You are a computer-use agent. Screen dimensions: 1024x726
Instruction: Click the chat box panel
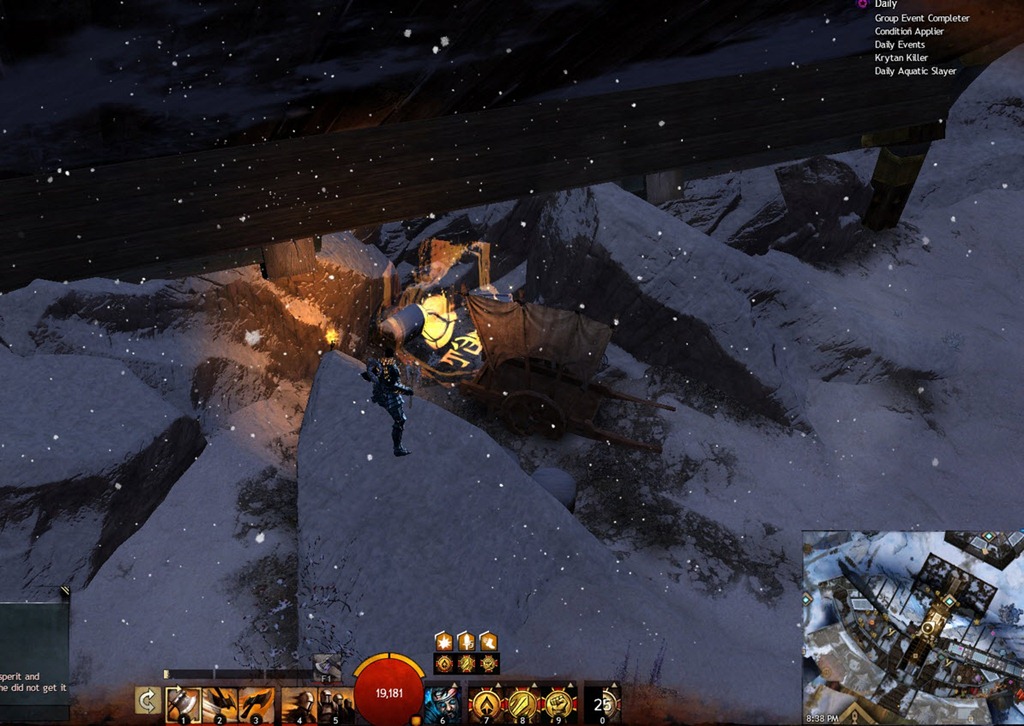[x=34, y=647]
